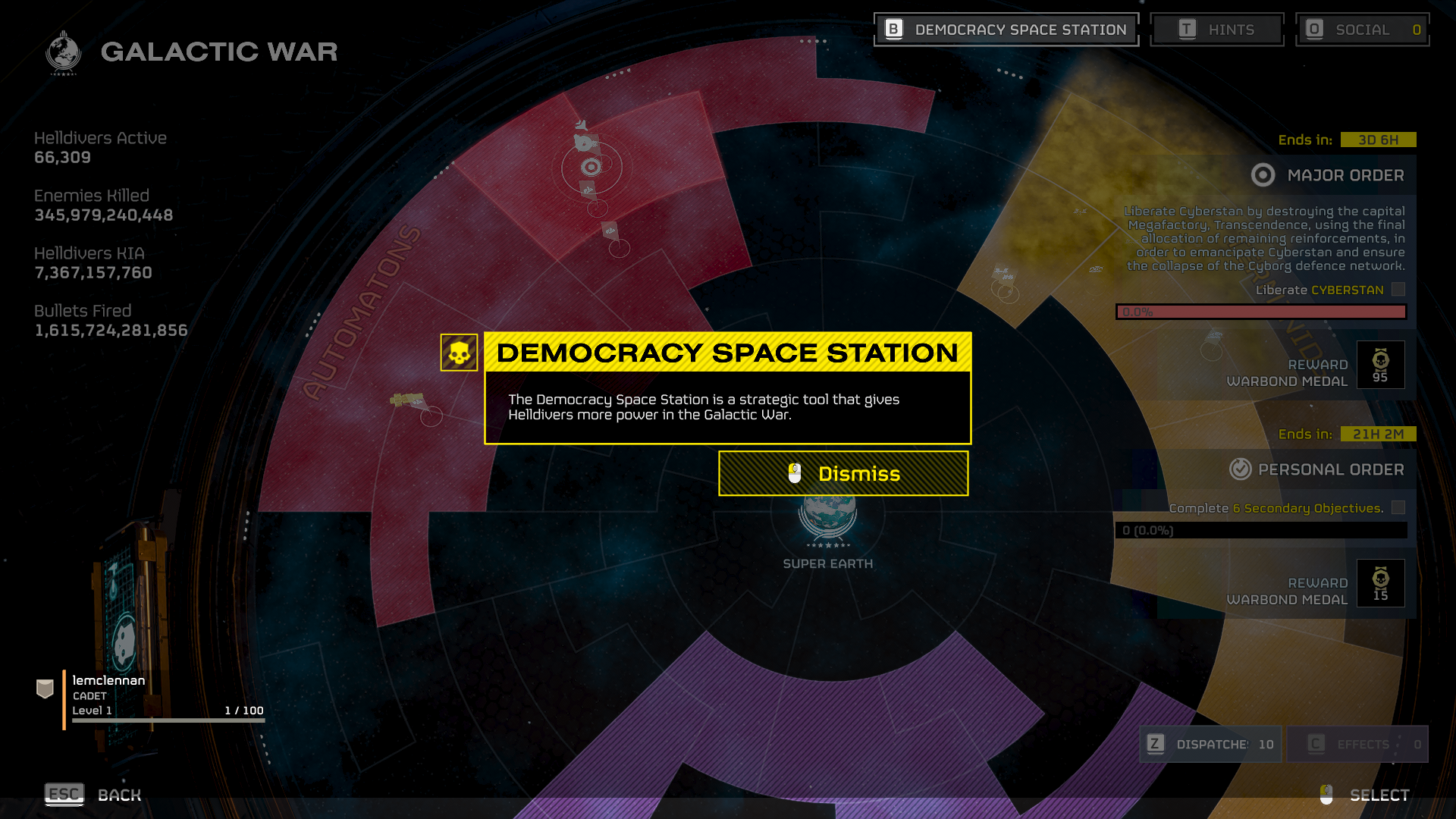Open the Personal Order details
The image size is (1456, 819).
point(1317,469)
